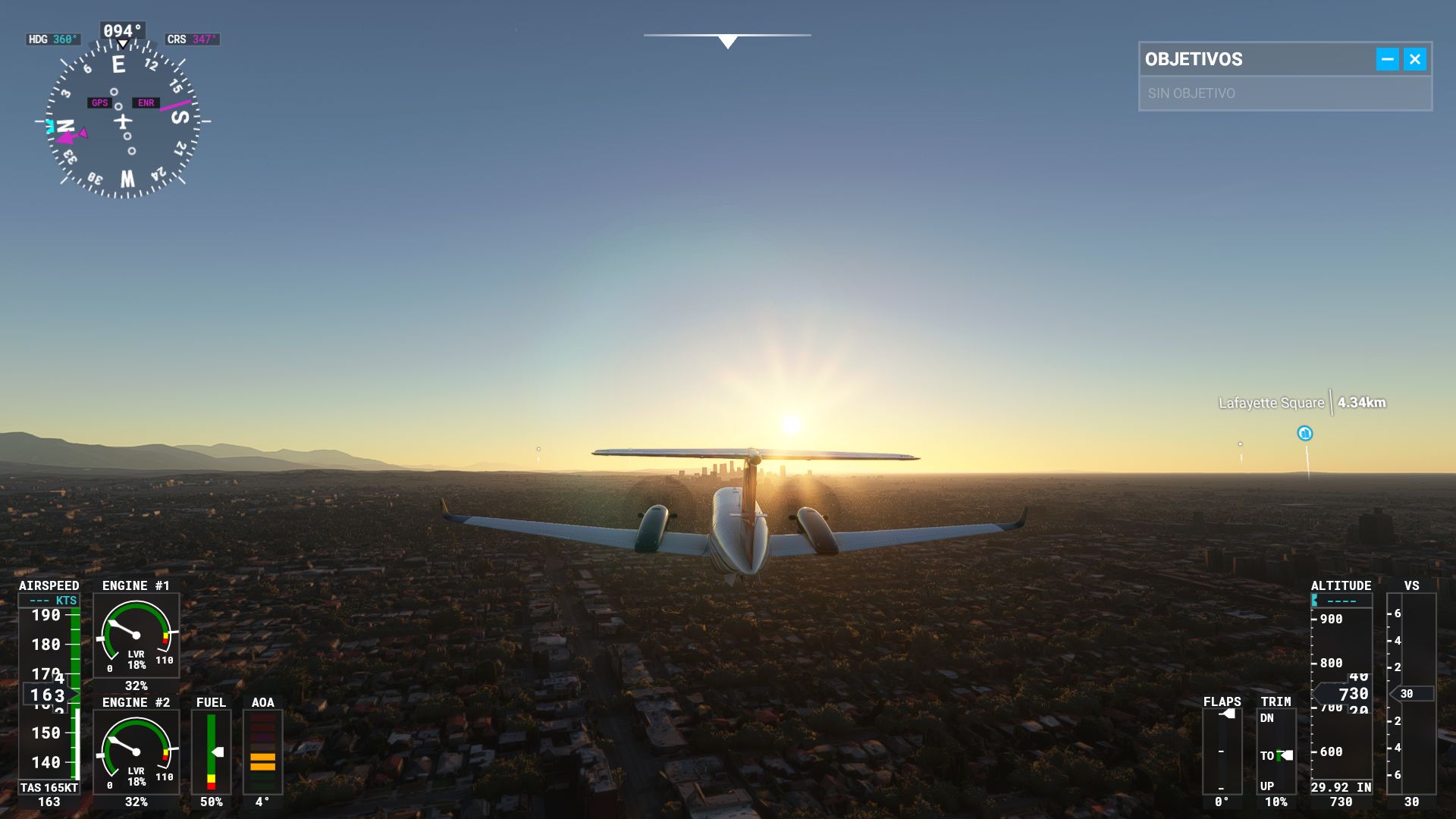Image resolution: width=1456 pixels, height=819 pixels.
Task: Select the Lafayette Square map marker
Action: tap(1304, 434)
